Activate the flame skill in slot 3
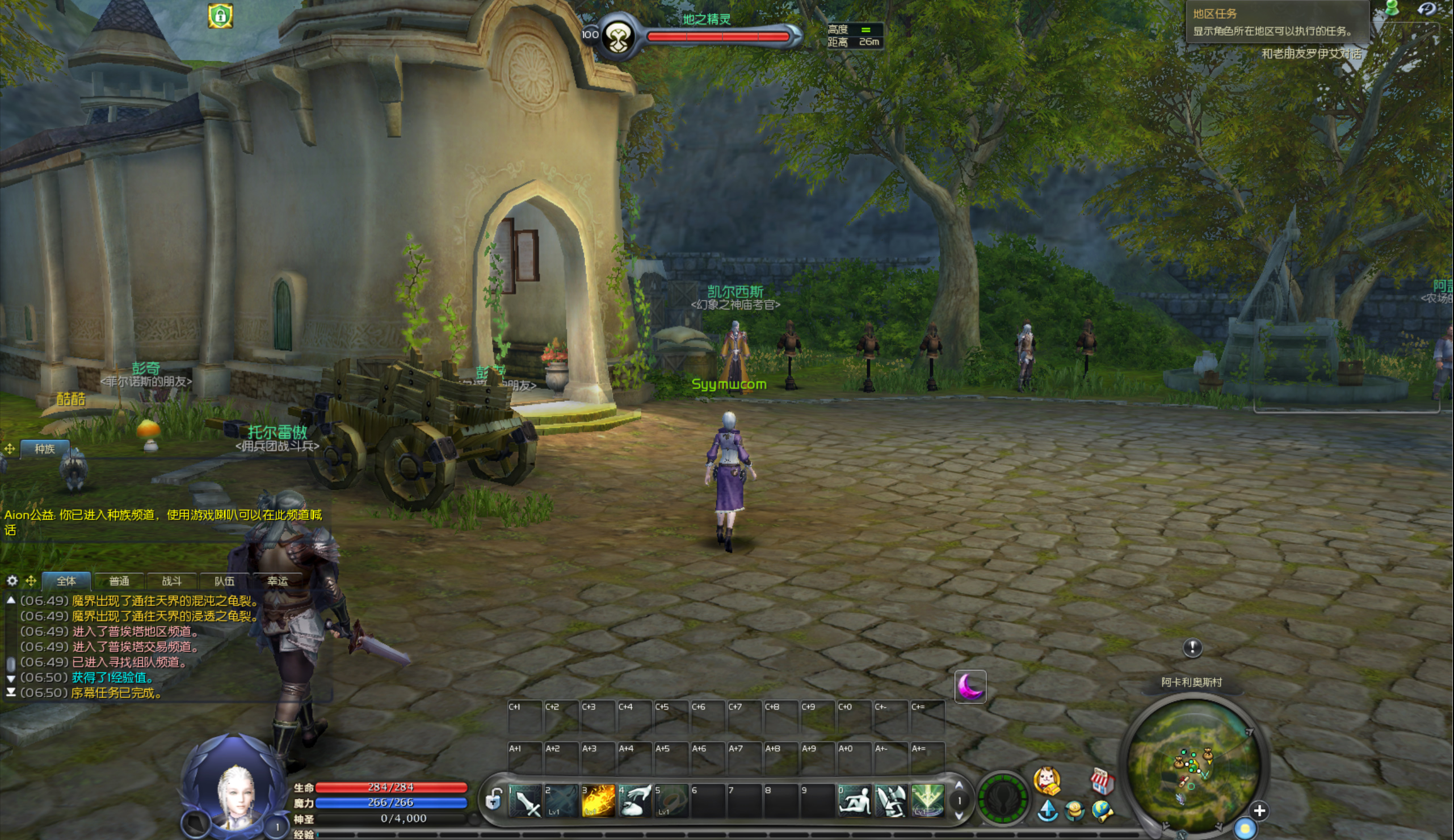Viewport: 1454px width, 840px height. 598,801
